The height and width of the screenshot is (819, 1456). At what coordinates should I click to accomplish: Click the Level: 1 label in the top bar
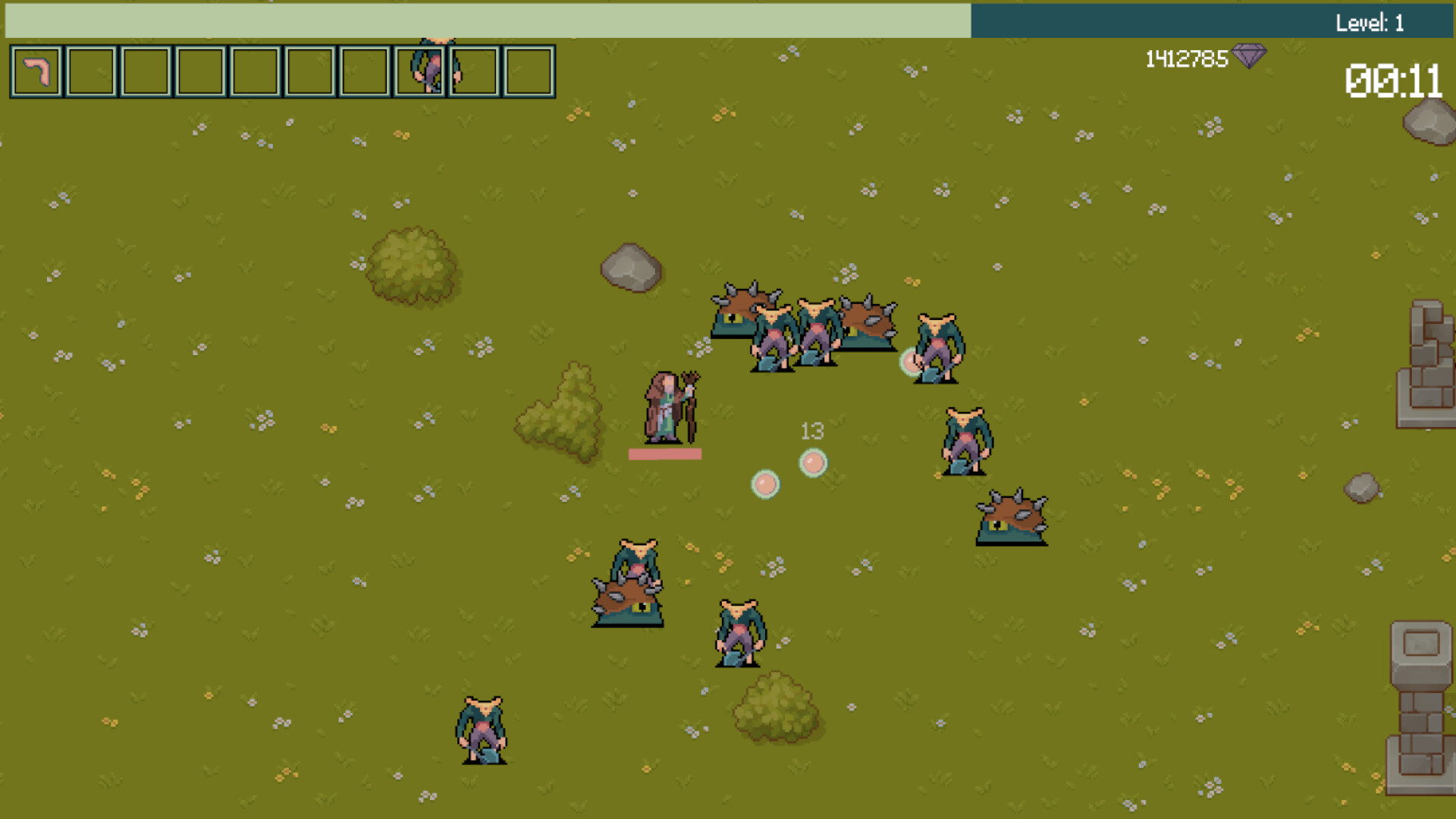click(1370, 23)
